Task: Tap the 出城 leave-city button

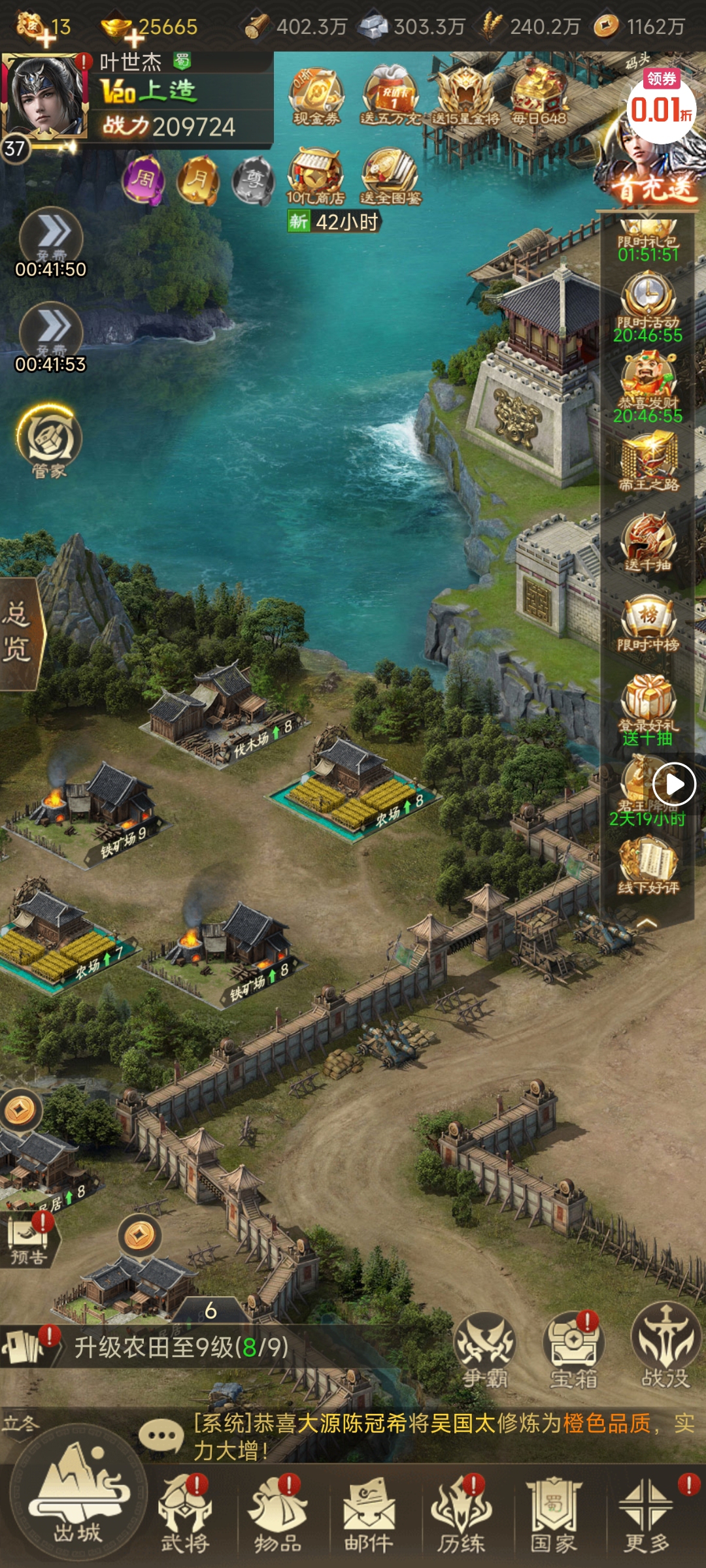Action: click(x=78, y=1503)
